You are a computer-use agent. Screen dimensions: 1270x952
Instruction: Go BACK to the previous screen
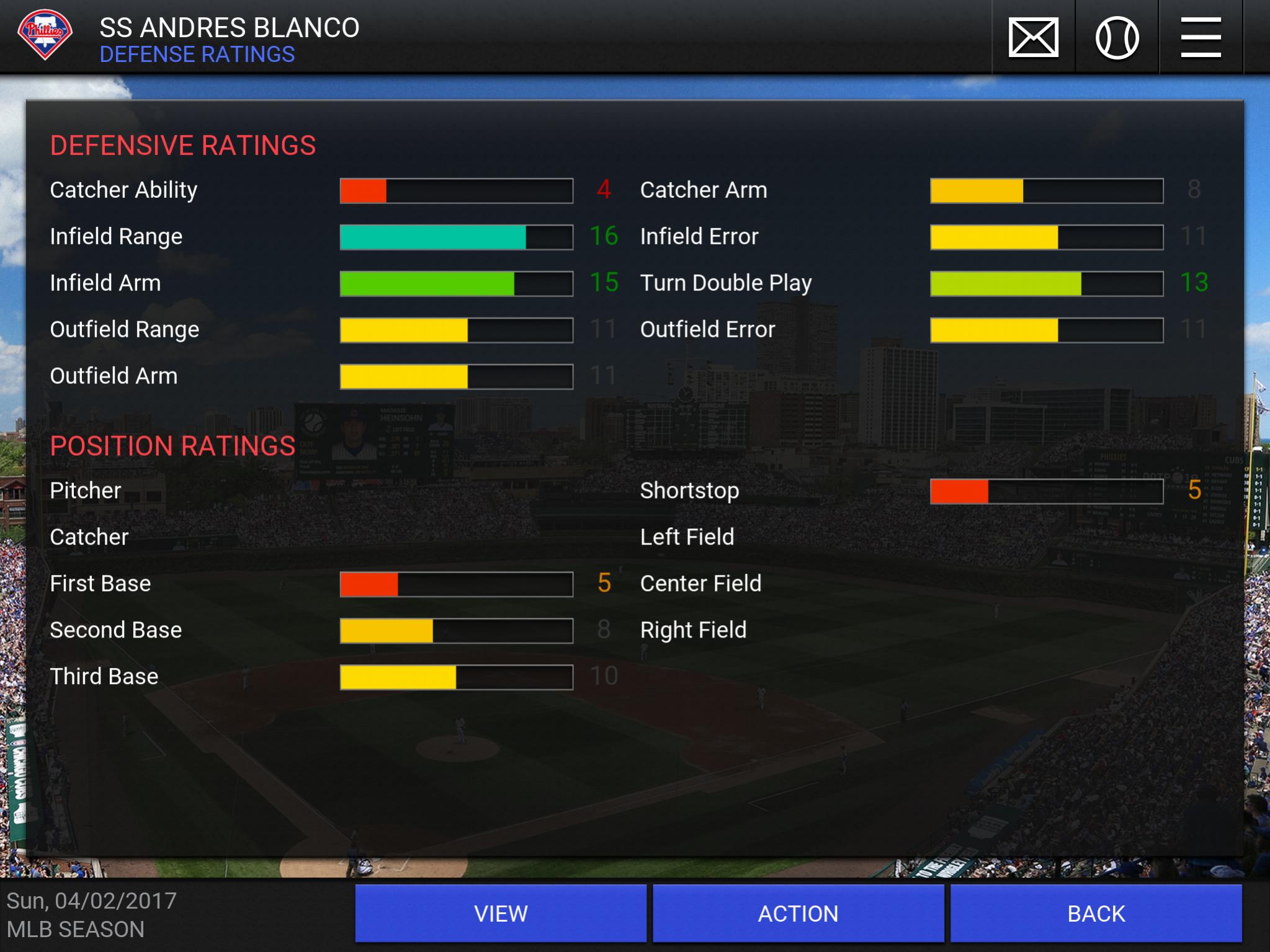tap(1096, 913)
